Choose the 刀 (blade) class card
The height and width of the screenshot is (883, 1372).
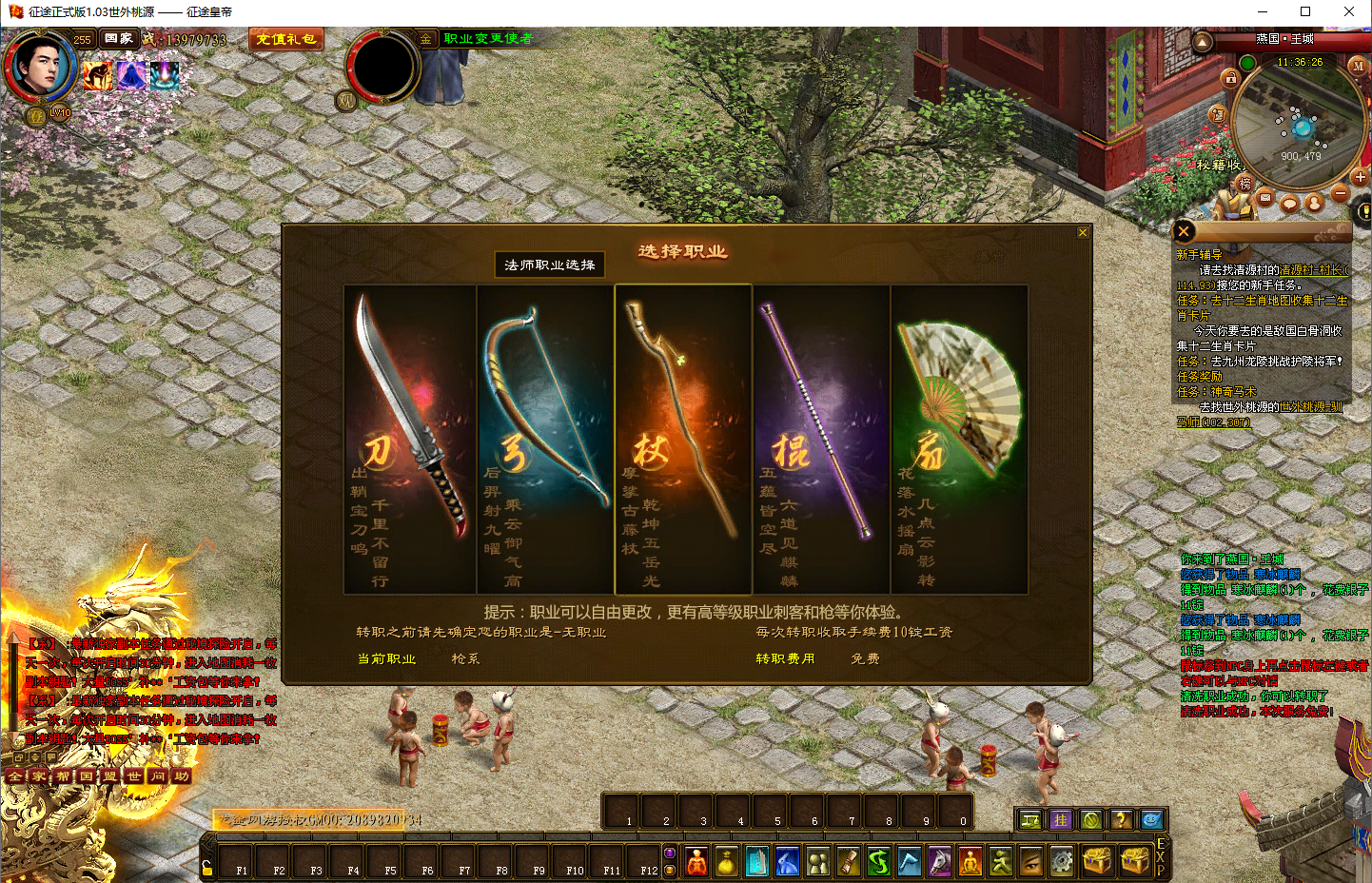410,439
